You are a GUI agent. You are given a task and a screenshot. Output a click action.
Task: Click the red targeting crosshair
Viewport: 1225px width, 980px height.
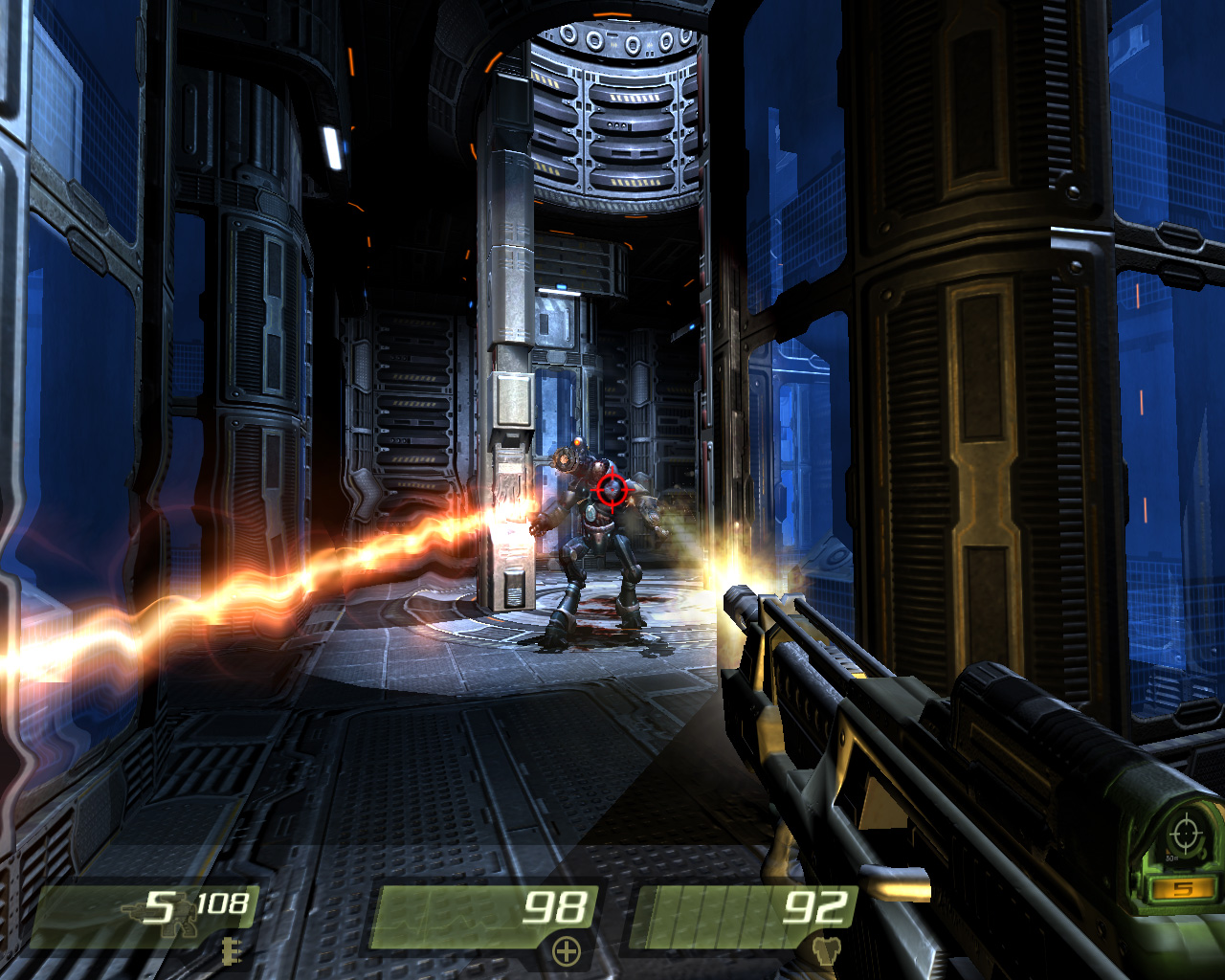pyautogui.click(x=612, y=491)
